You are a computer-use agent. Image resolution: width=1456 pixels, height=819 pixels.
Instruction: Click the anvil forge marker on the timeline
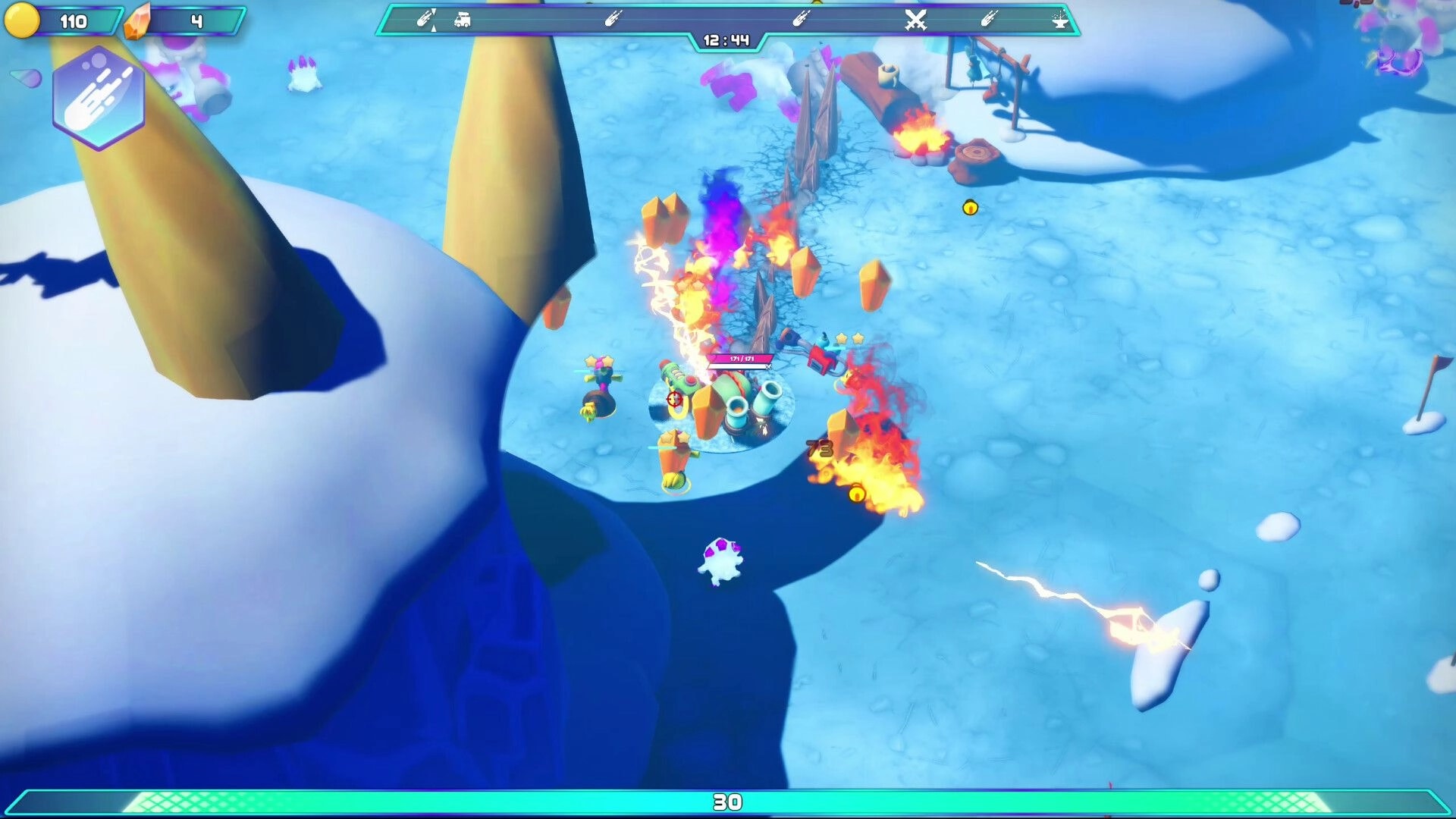tap(1059, 21)
